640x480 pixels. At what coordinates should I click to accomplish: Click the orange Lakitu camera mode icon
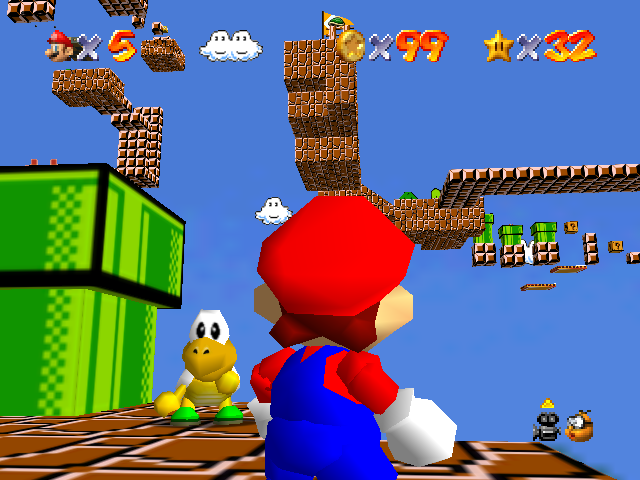click(579, 426)
